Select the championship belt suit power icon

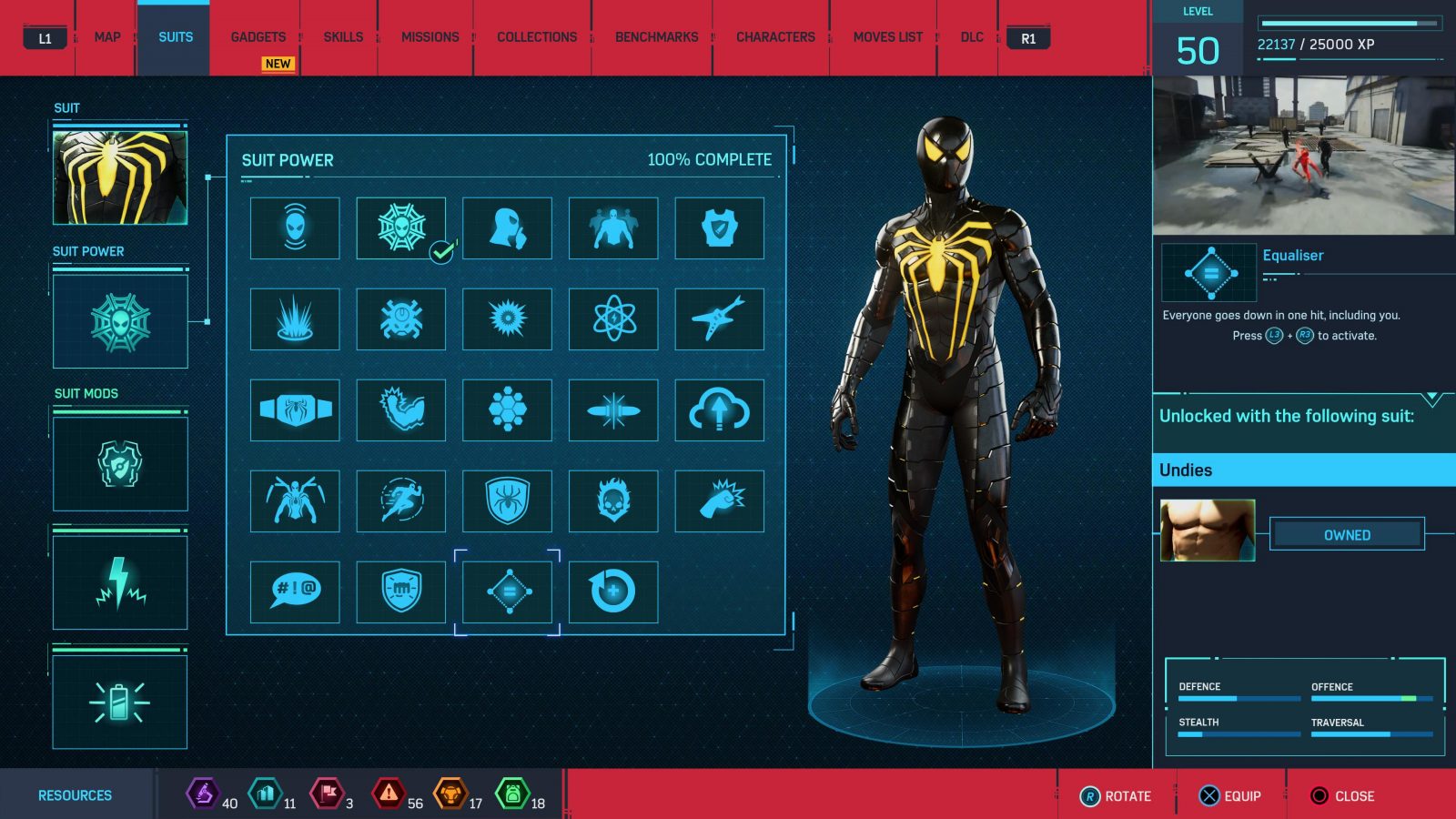pyautogui.click(x=294, y=410)
